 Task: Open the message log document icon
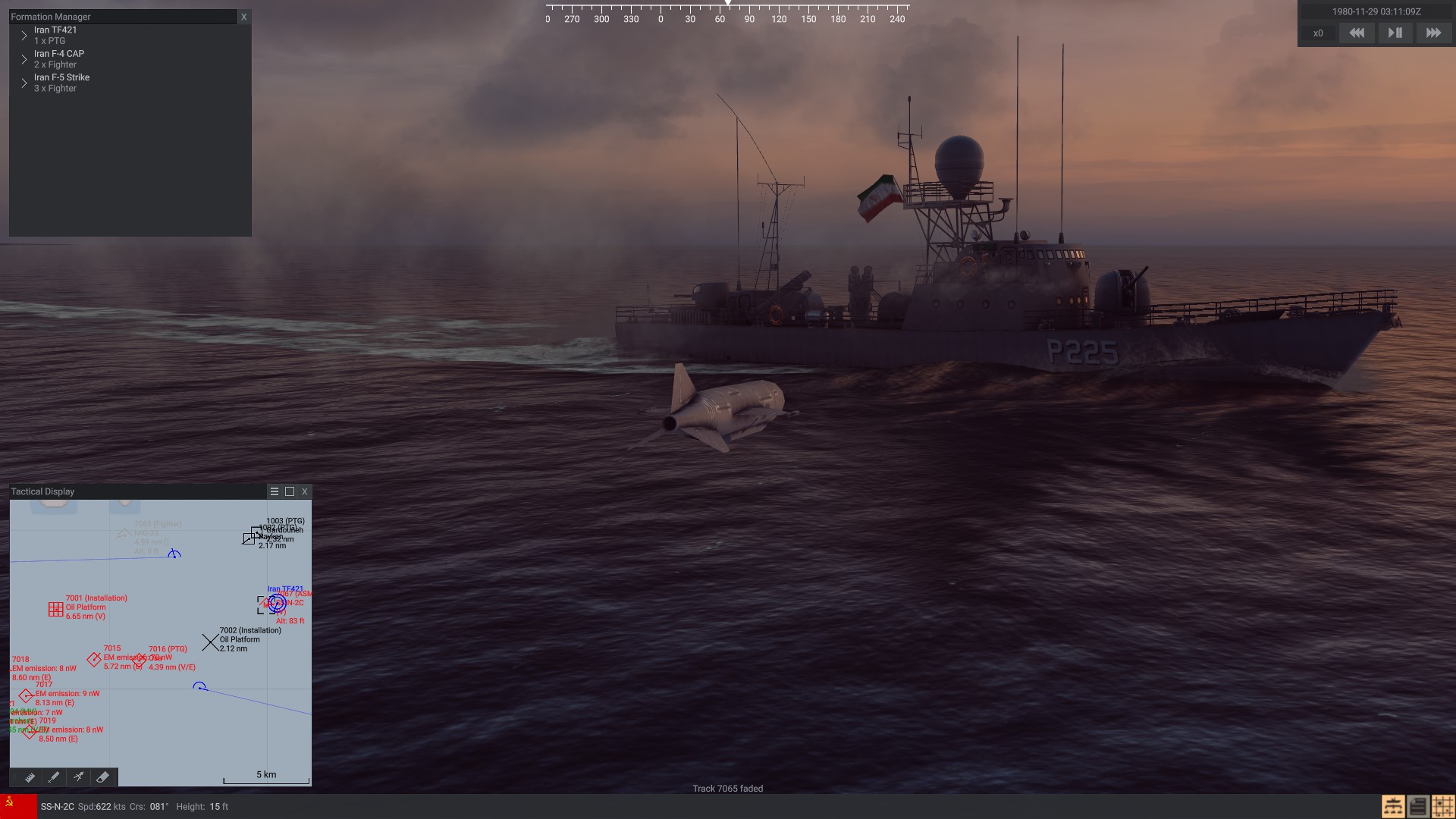click(x=1418, y=807)
